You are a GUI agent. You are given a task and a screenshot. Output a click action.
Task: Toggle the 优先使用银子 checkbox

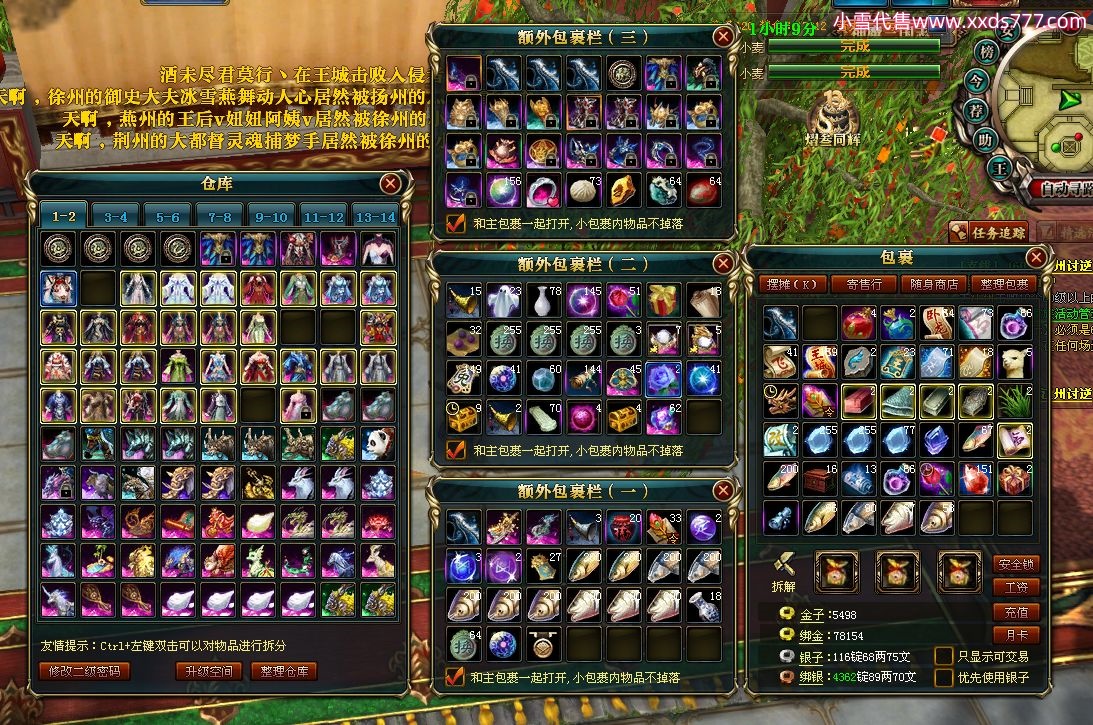(x=943, y=678)
